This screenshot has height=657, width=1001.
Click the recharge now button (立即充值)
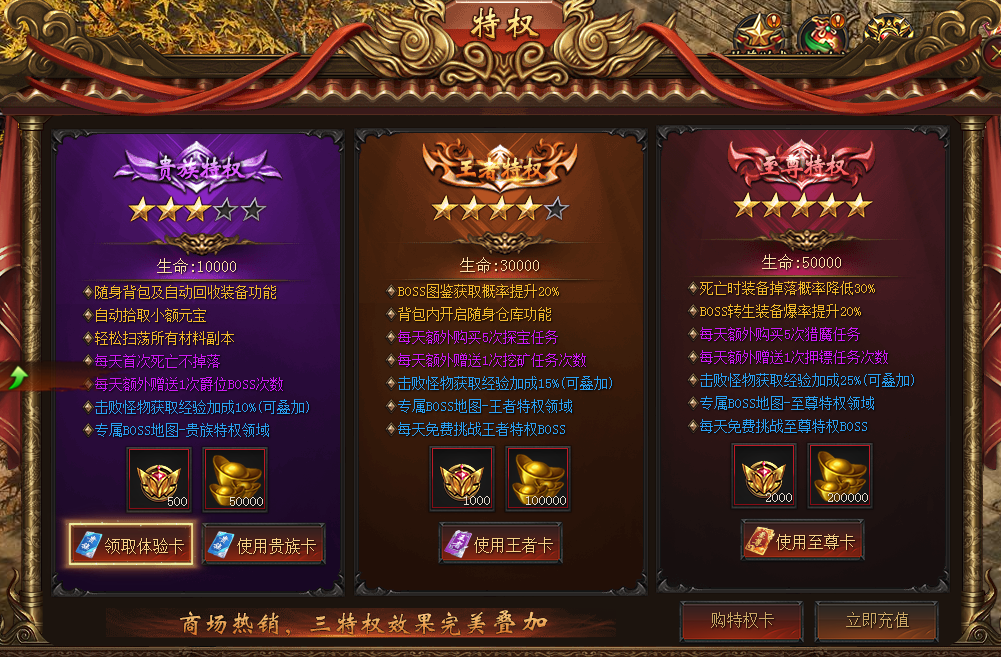coord(876,620)
